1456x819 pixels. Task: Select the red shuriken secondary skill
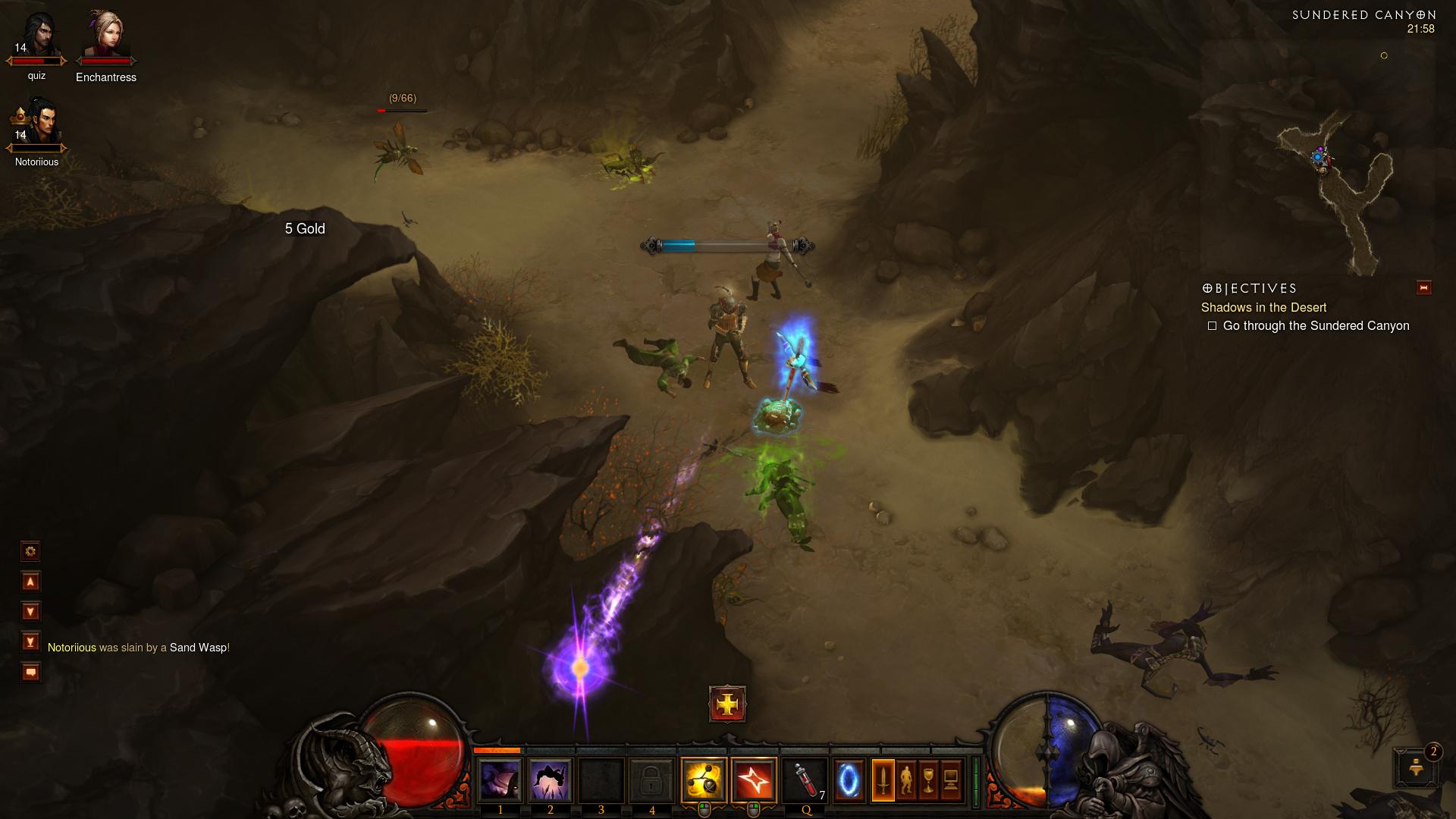[x=754, y=780]
